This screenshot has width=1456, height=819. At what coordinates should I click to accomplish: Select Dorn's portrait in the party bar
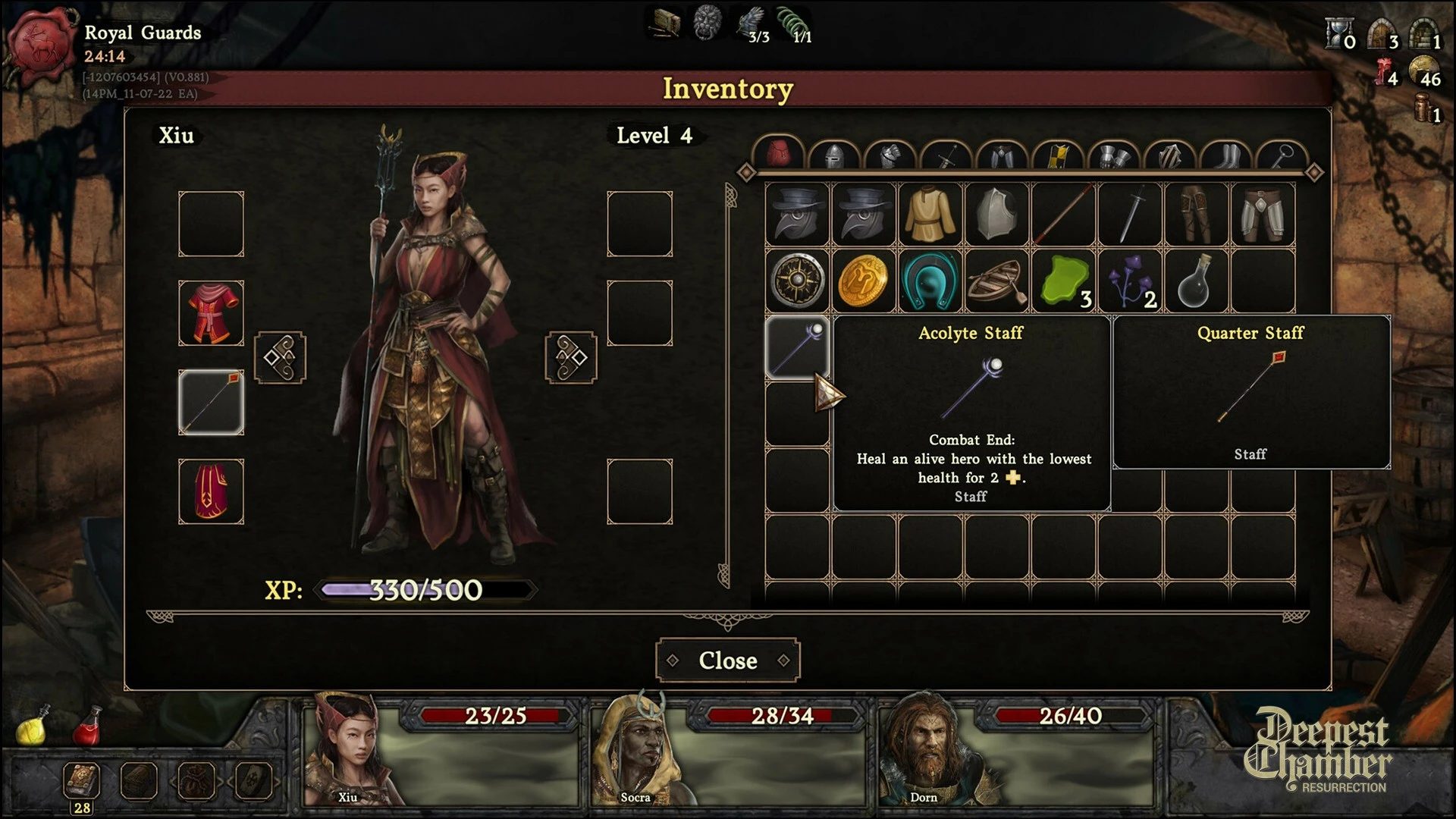pos(925,751)
